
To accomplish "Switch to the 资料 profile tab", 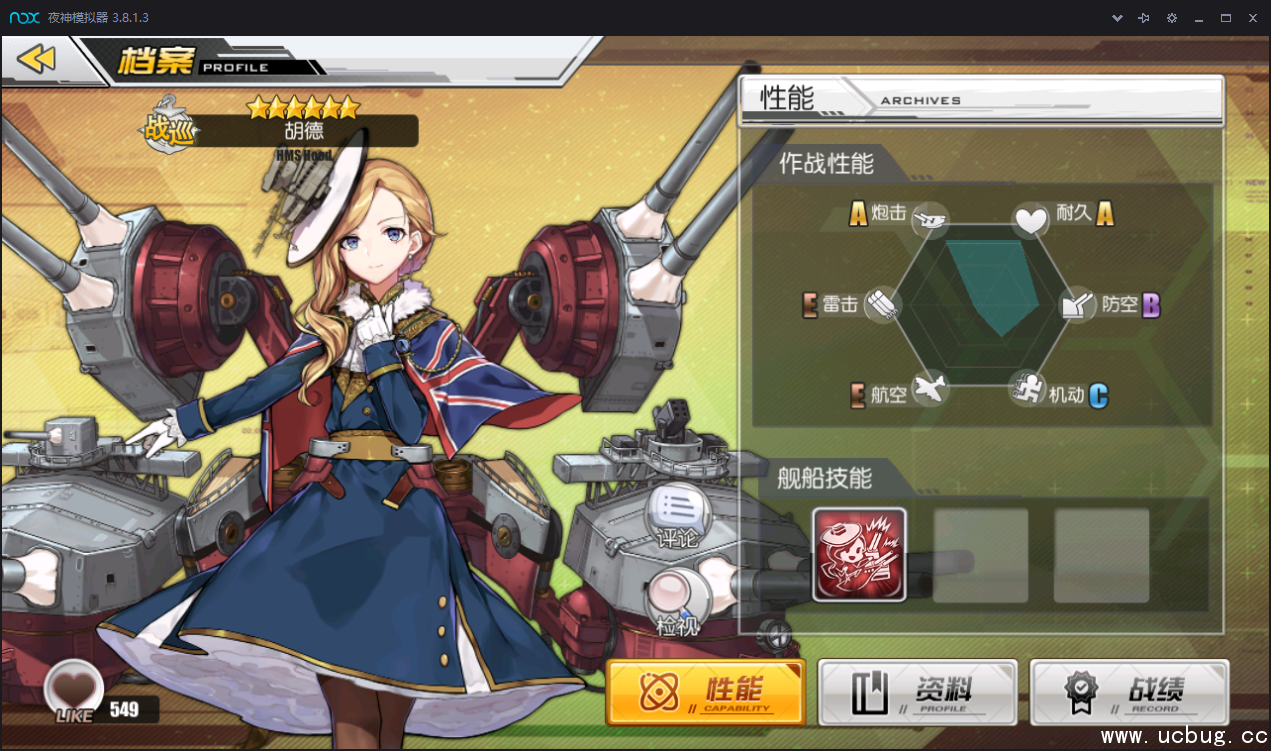I will [x=917, y=691].
